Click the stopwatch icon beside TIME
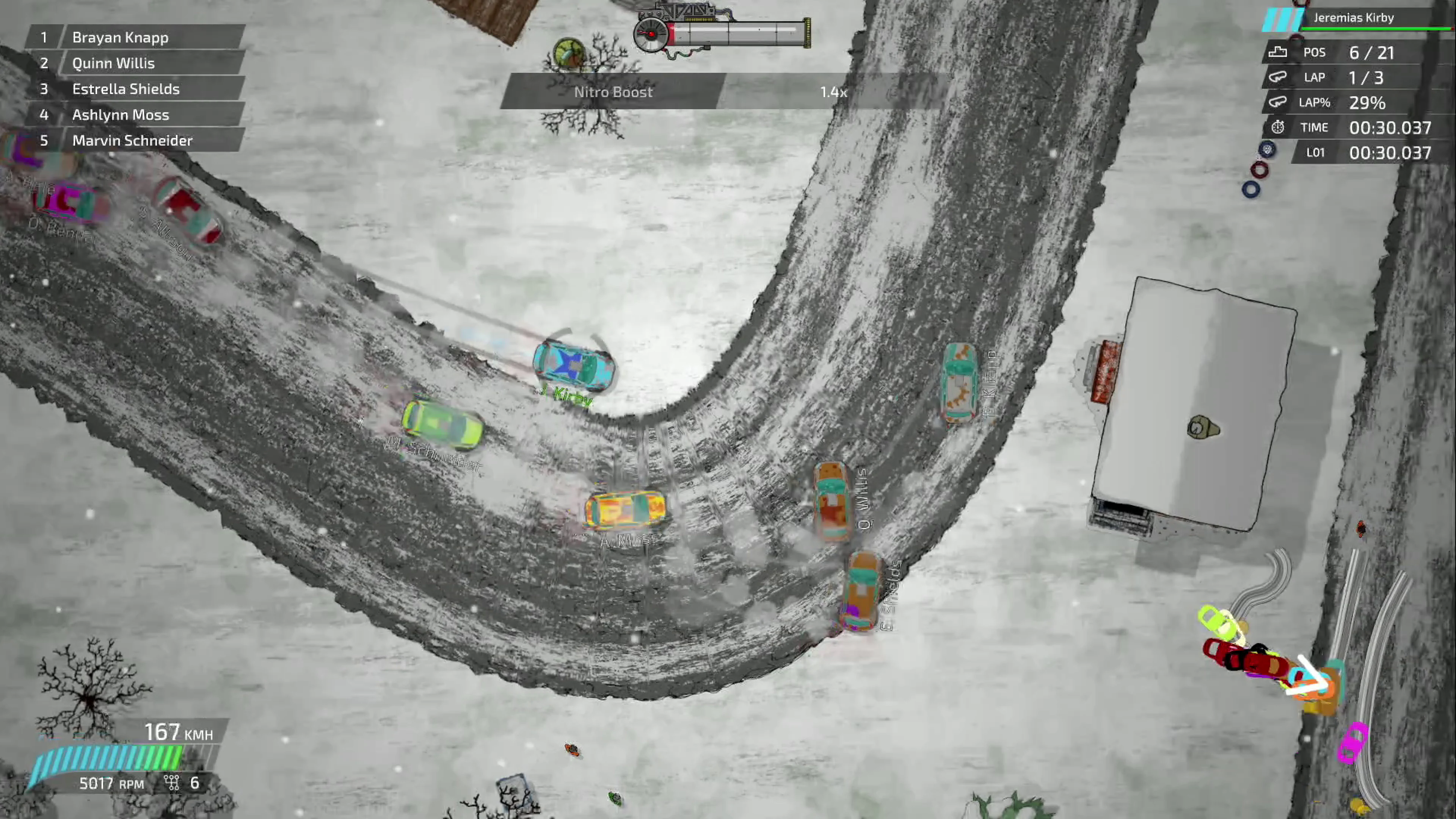This screenshot has width=1456, height=819. click(1279, 127)
